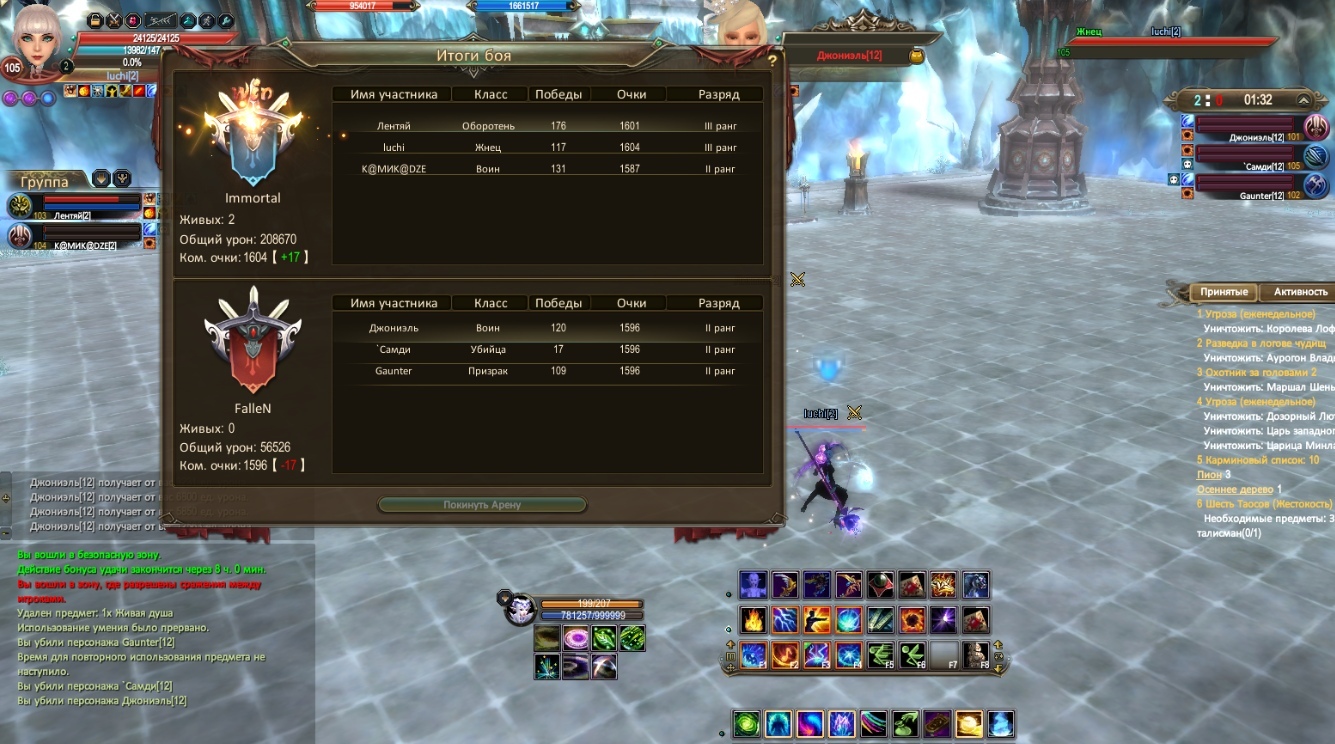Cast the flame skill on middle hotbar
Image resolution: width=1335 pixels, height=744 pixels.
click(753, 620)
